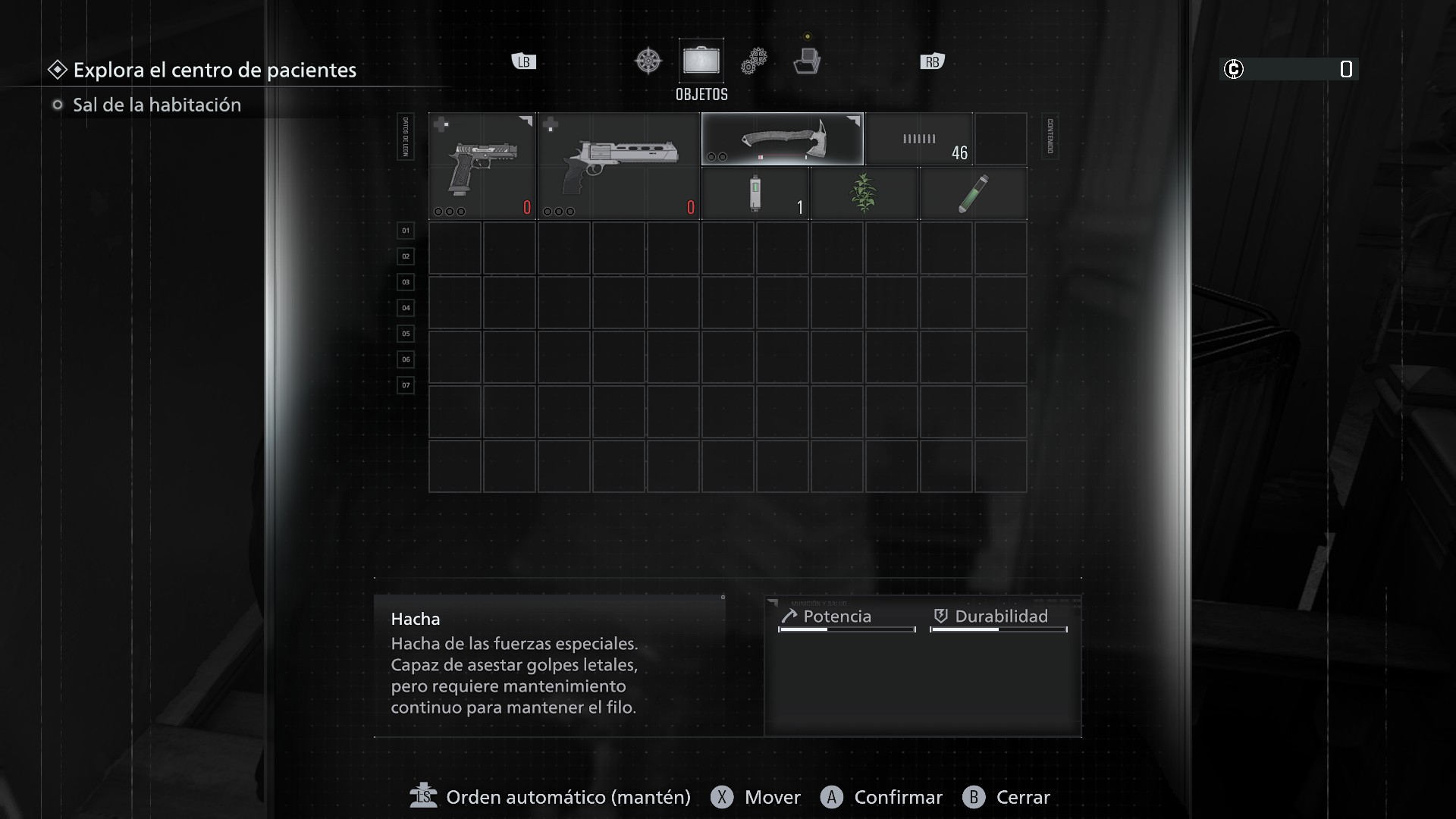Select the semi-automatic pistol slot
Screen dimensions: 1456x819
(x=482, y=166)
